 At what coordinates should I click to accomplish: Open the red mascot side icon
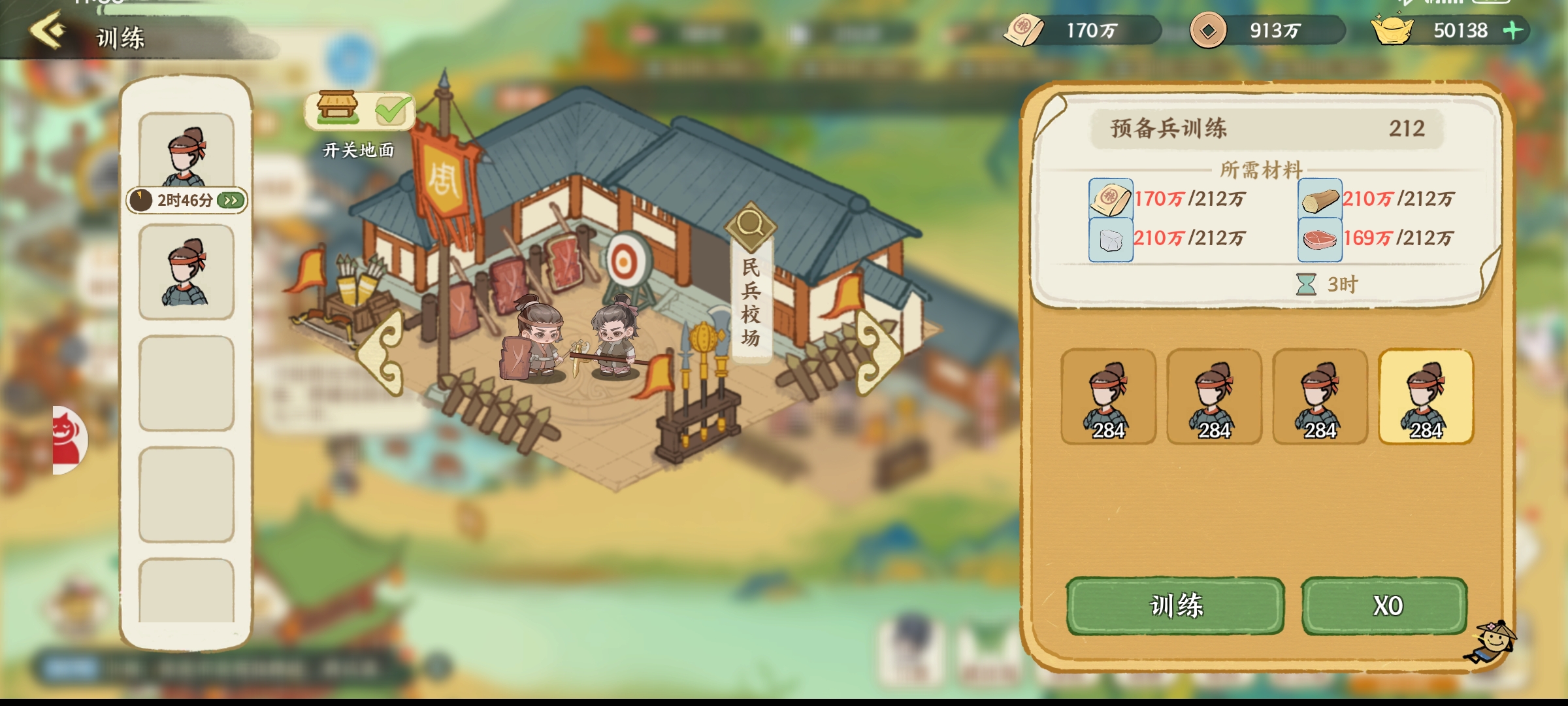69,439
